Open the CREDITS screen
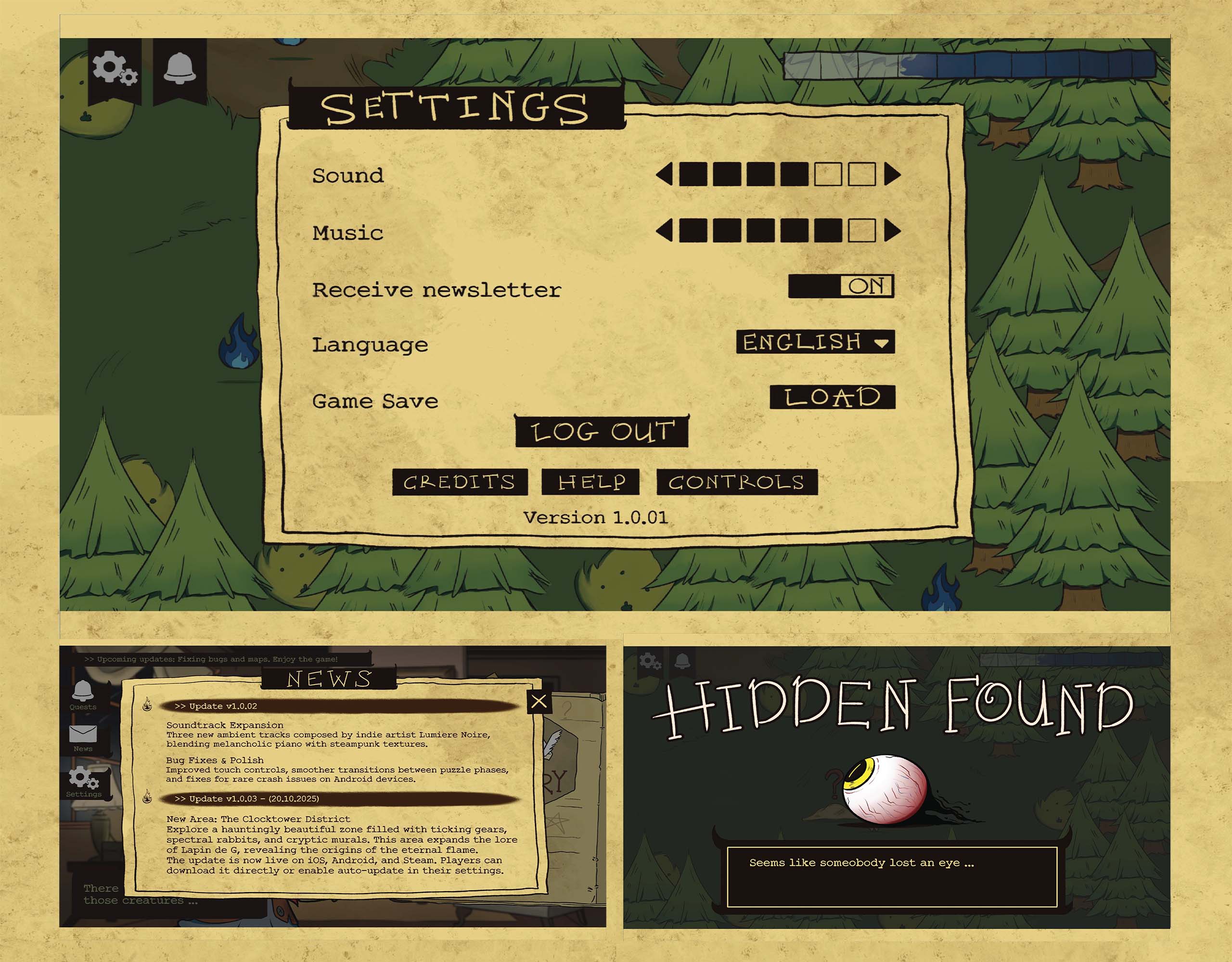 tap(460, 482)
